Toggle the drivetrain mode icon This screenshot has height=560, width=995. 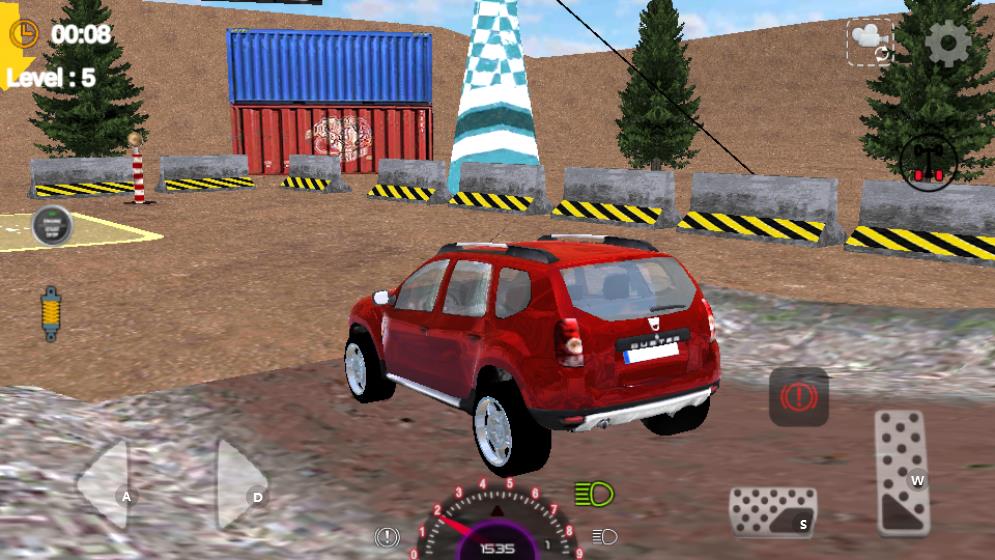[x=928, y=161]
